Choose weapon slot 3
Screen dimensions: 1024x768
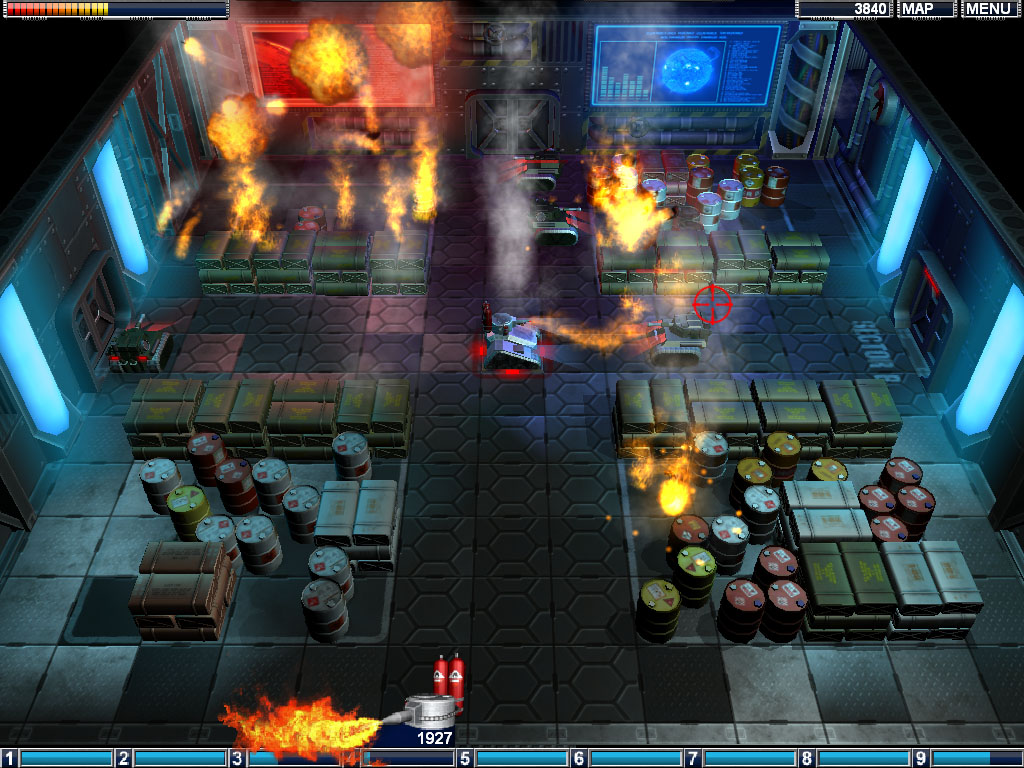point(285,758)
